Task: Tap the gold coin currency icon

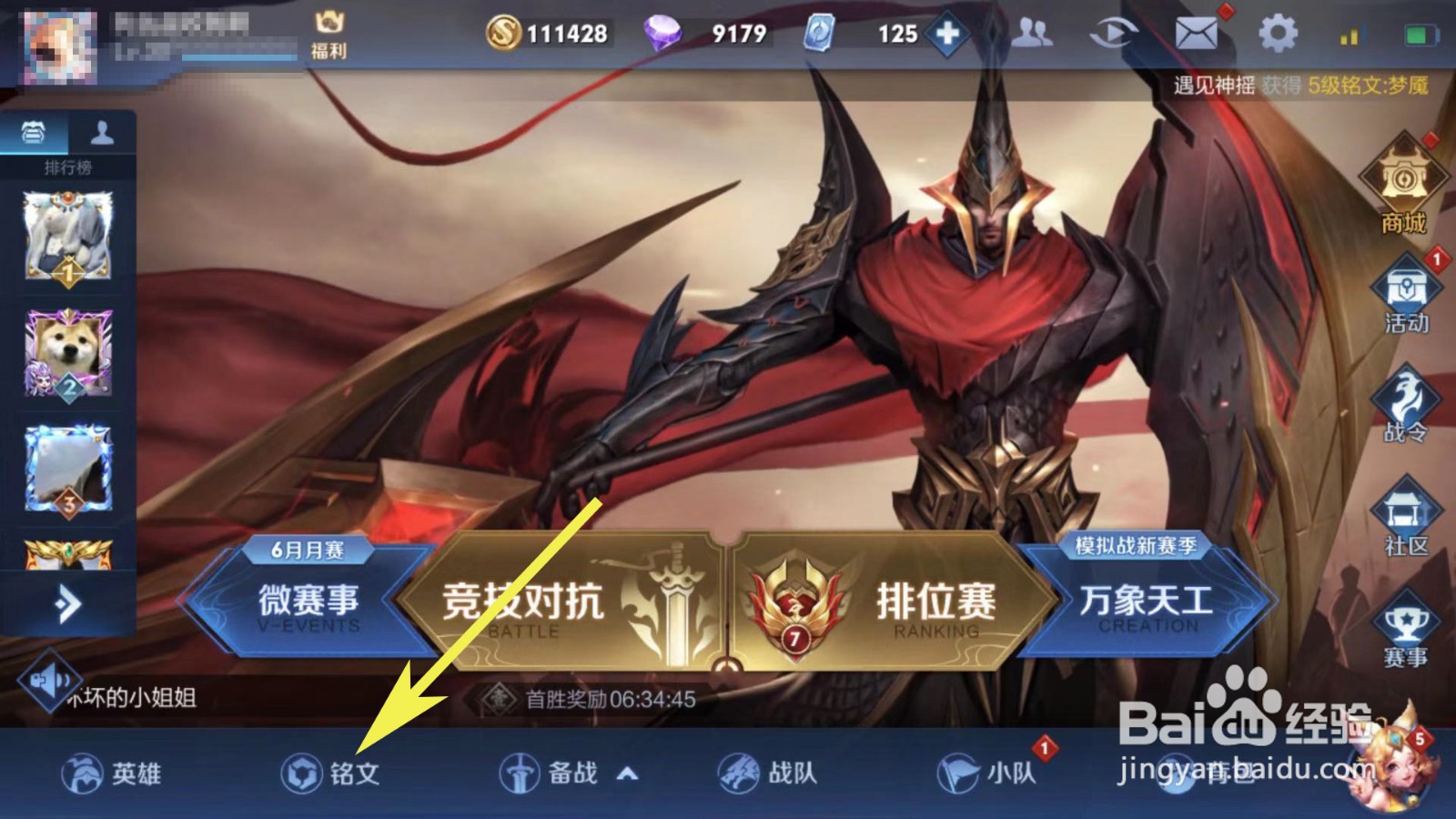Action: click(504, 33)
